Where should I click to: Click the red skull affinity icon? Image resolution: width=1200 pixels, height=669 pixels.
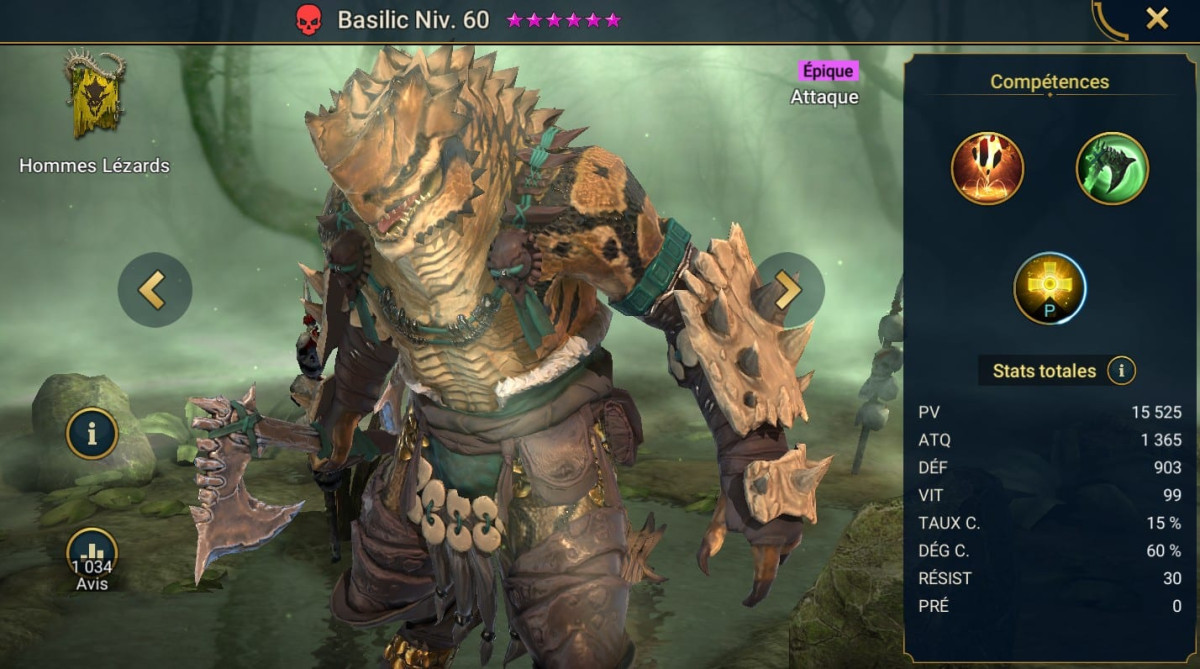tap(310, 20)
